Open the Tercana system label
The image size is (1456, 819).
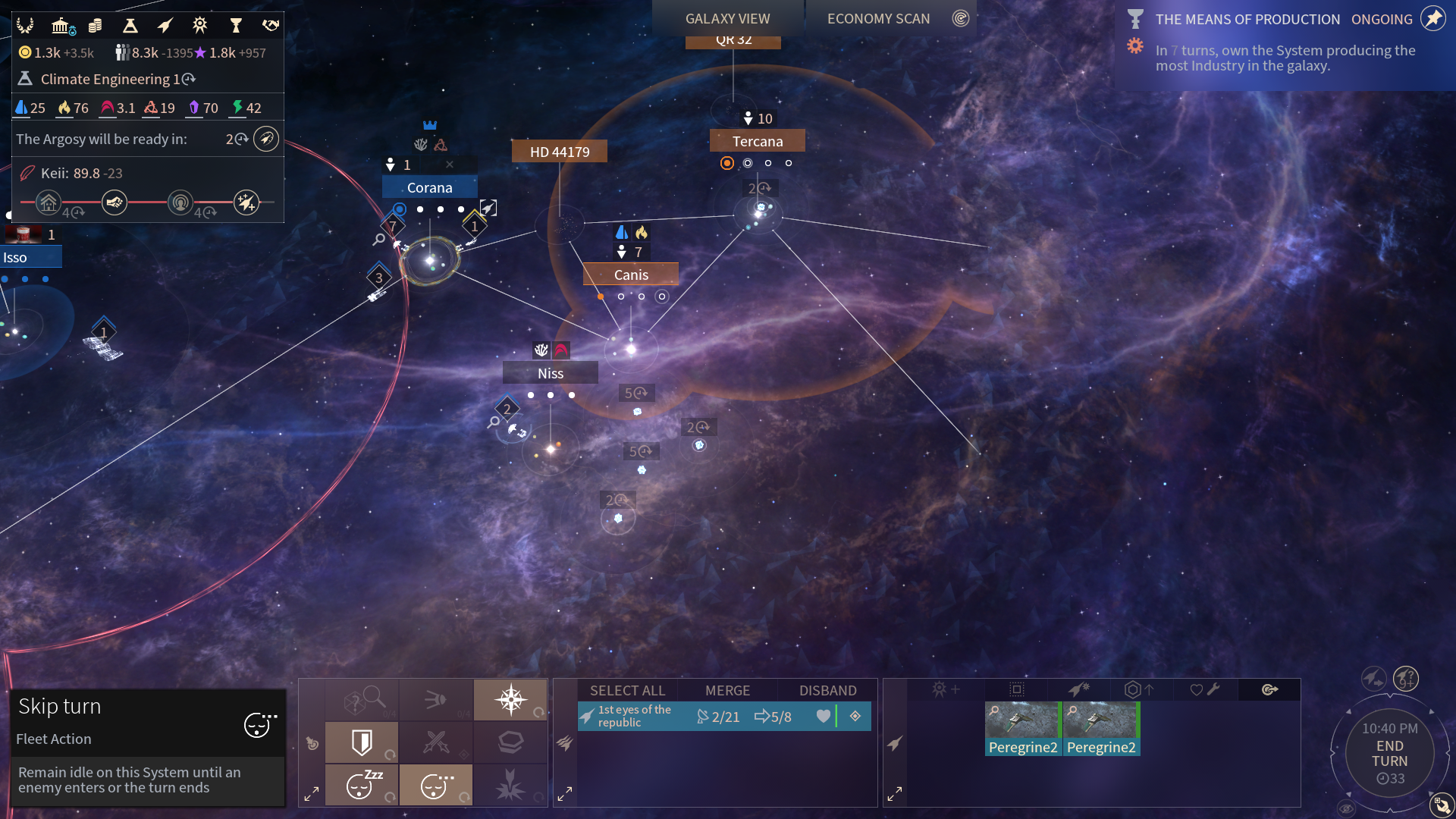757,141
